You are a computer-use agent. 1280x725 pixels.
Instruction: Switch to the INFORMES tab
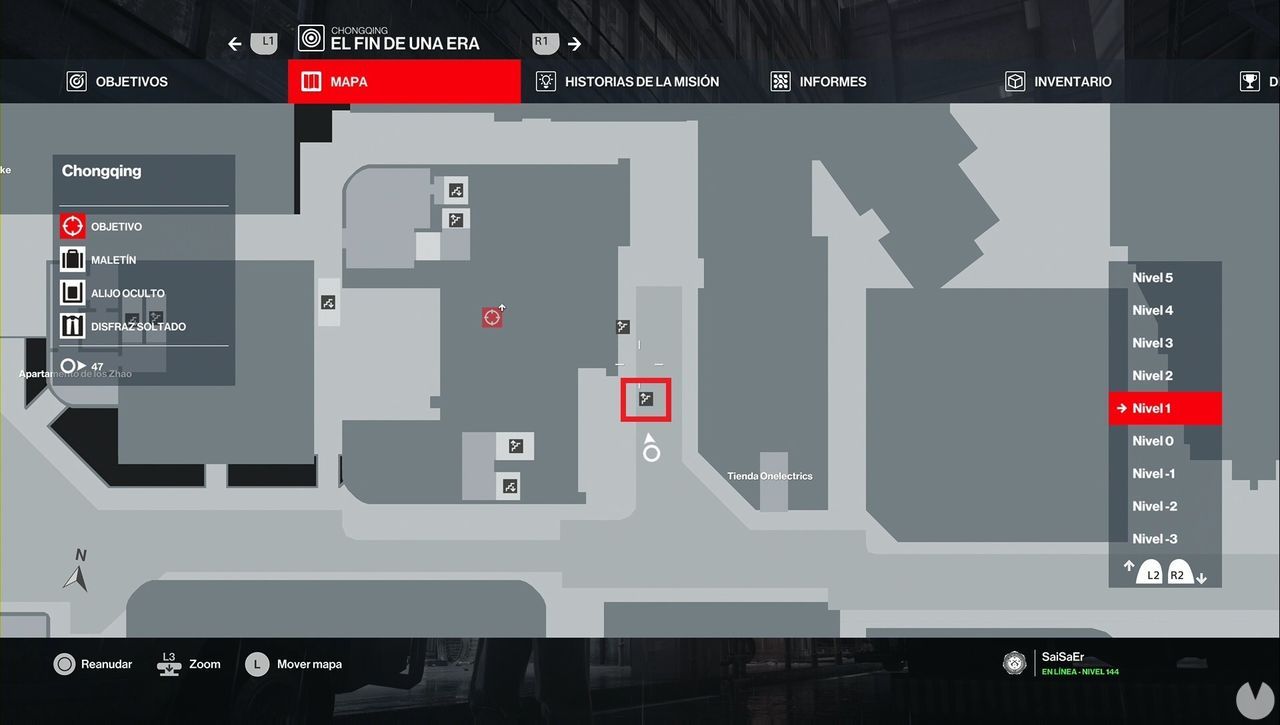click(x=818, y=81)
